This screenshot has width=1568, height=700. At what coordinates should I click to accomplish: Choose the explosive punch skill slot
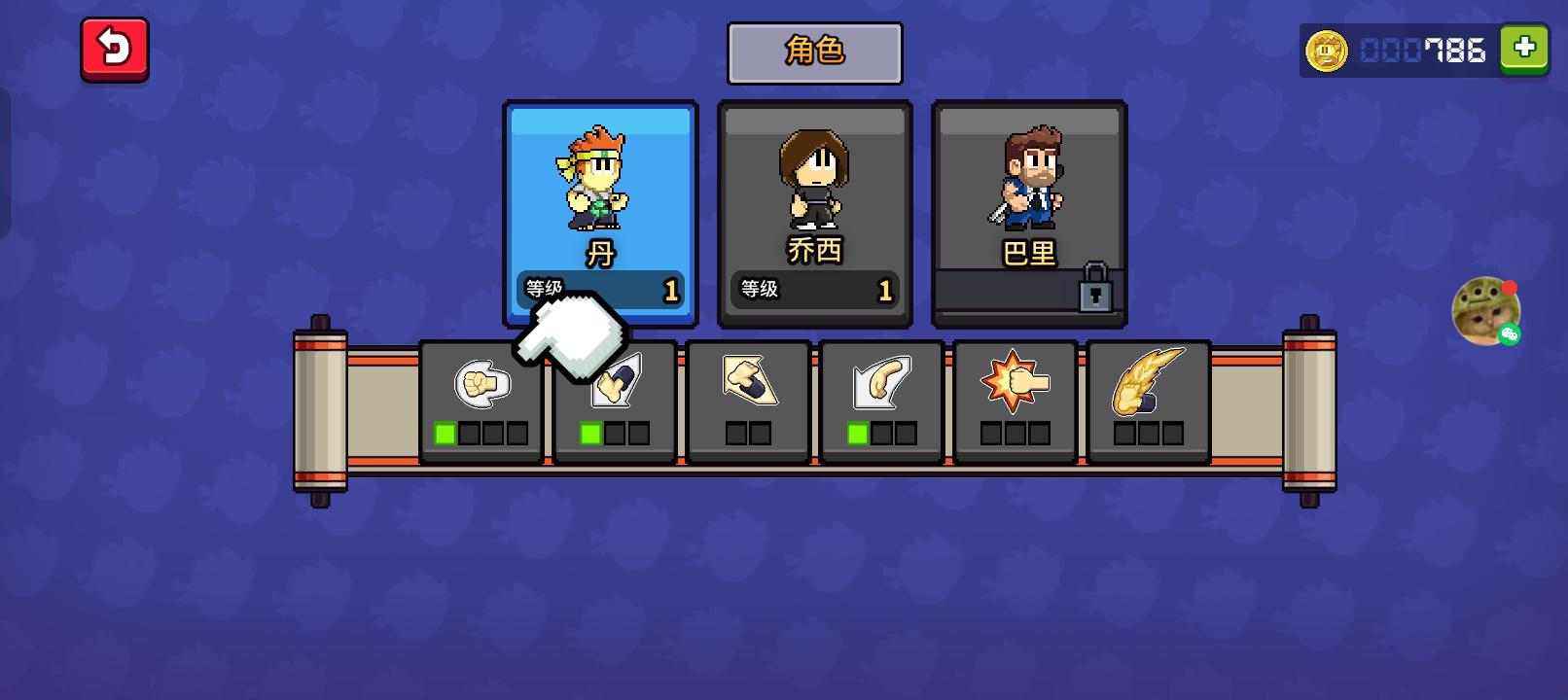coord(1015,401)
